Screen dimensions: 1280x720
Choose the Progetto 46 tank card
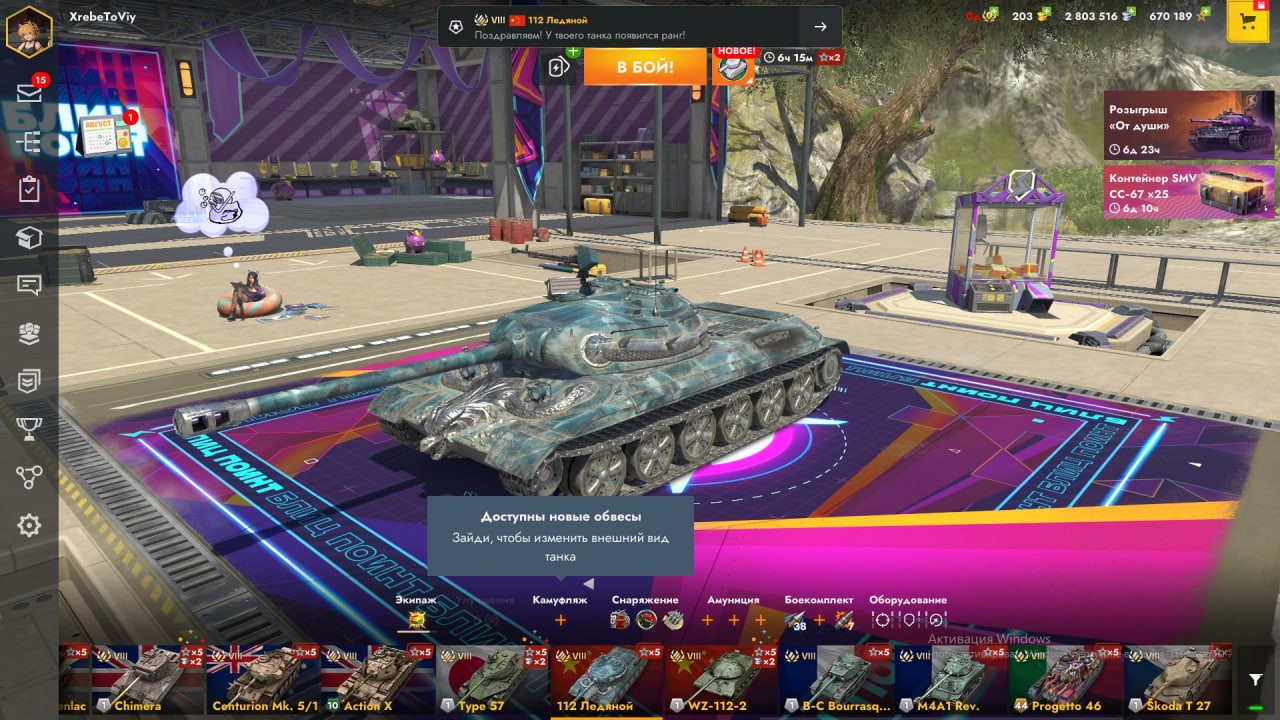[1066, 679]
